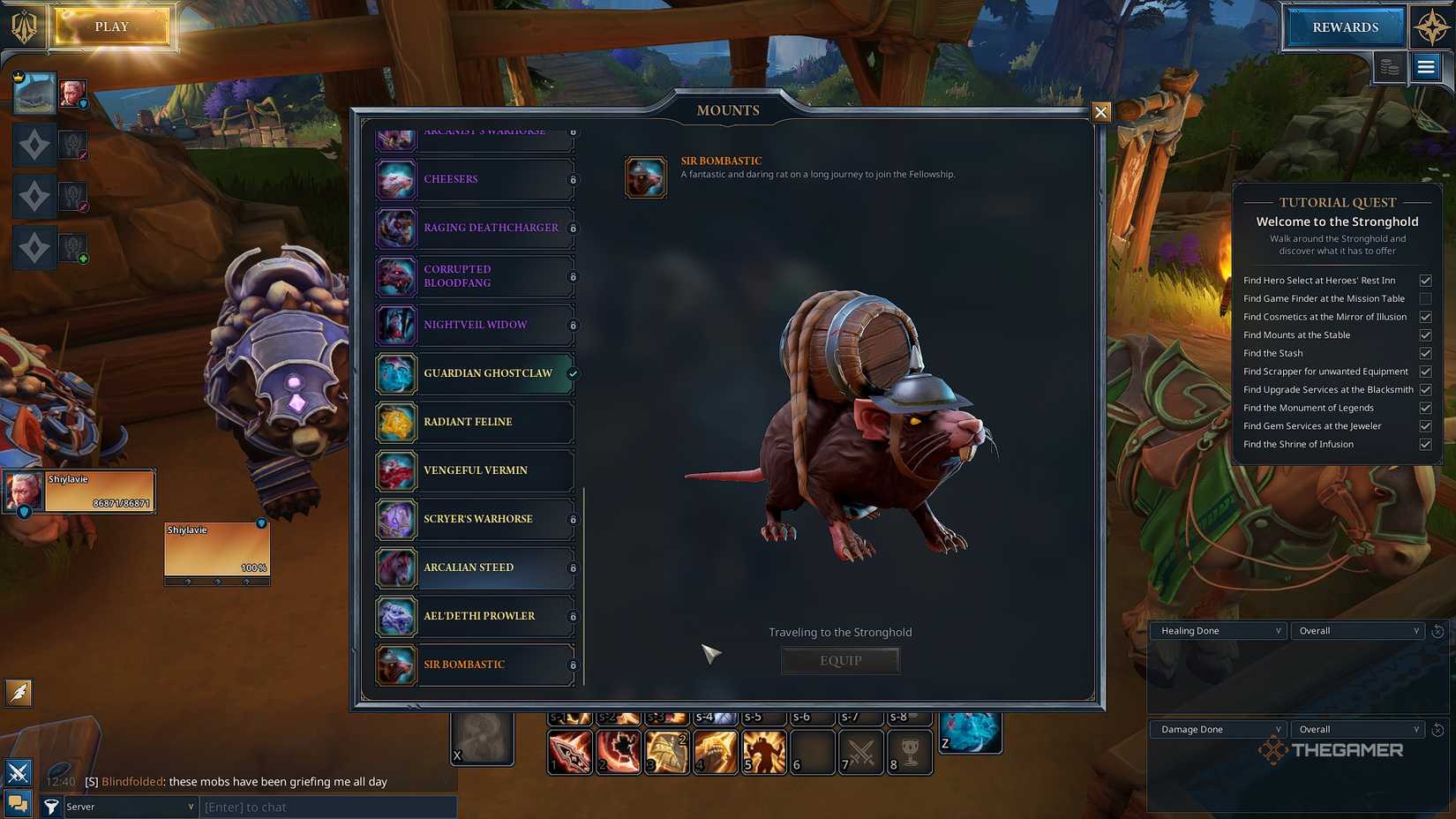
Task: Click the chat filter funnel icon
Action: [x=52, y=806]
